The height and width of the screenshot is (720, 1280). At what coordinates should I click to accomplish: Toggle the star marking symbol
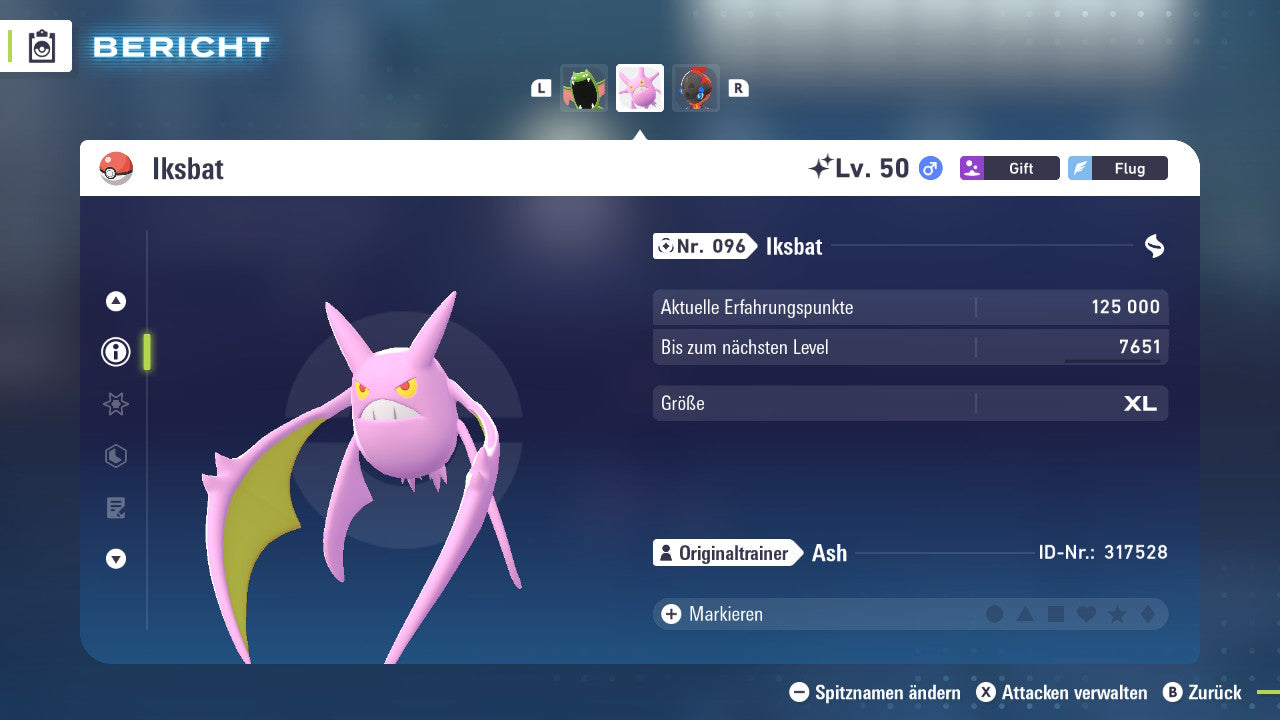(x=1116, y=614)
